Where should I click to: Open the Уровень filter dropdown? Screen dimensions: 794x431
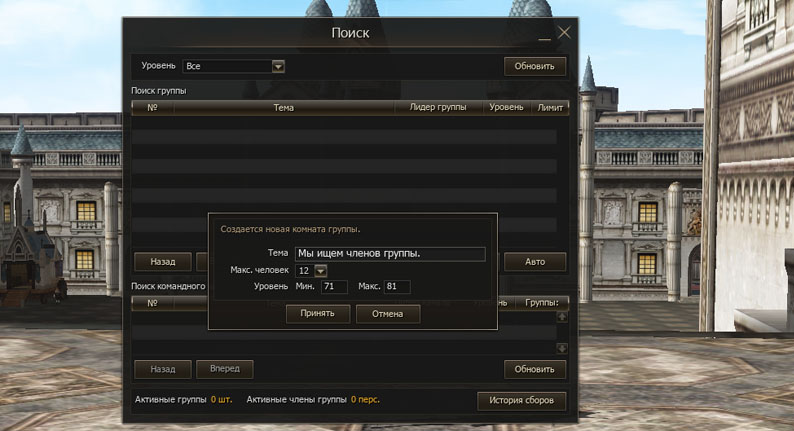coord(278,67)
